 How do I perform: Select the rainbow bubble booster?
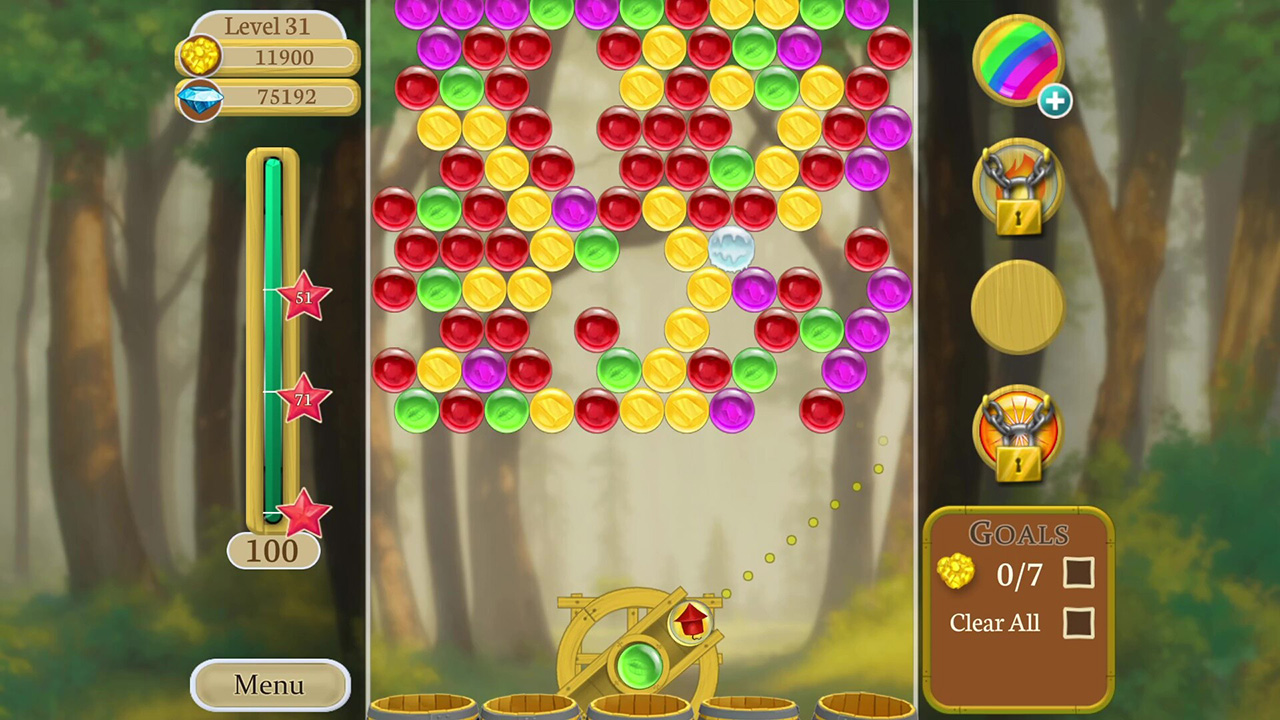click(x=1018, y=60)
